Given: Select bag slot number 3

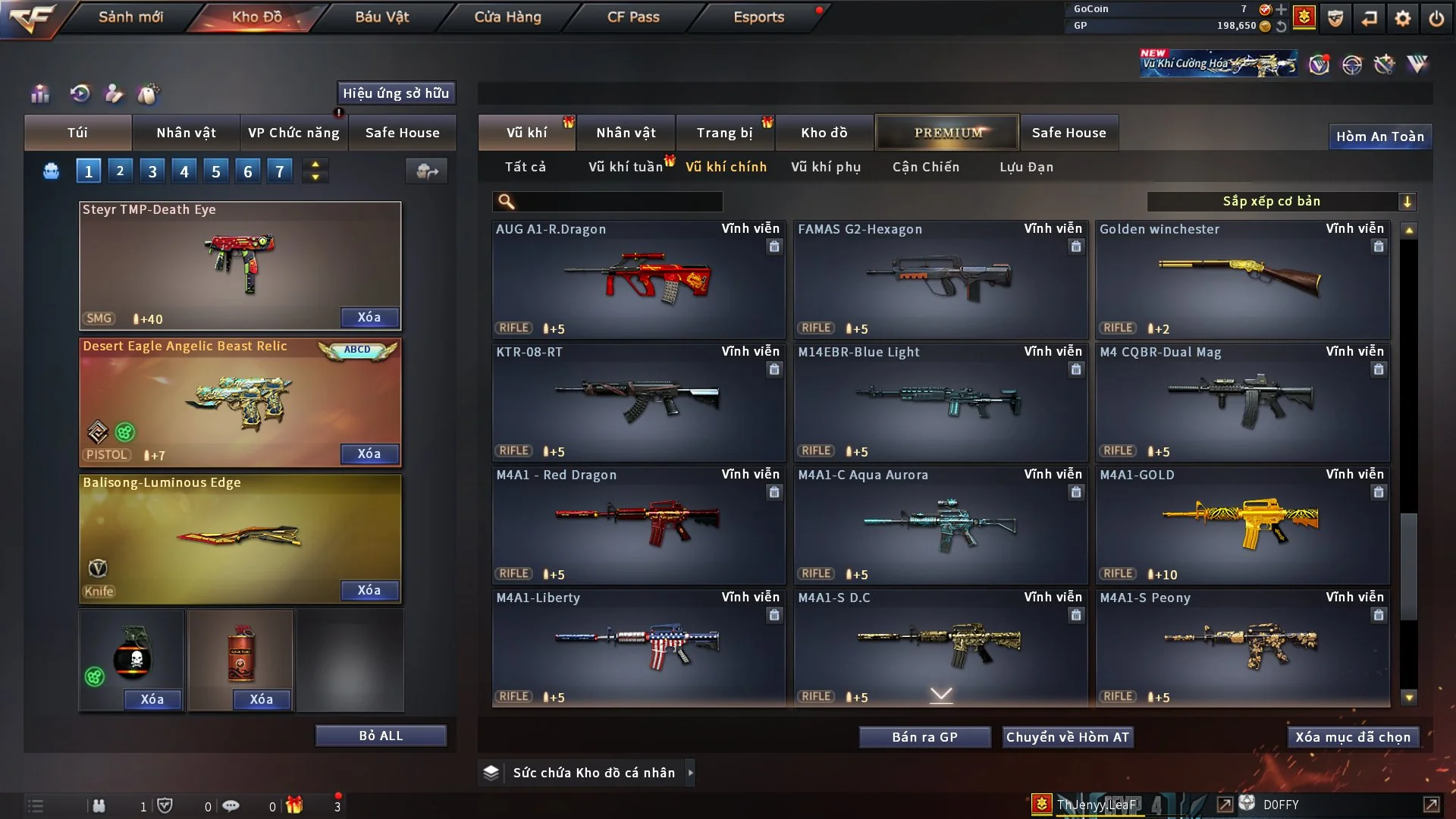Looking at the screenshot, I should 152,171.
